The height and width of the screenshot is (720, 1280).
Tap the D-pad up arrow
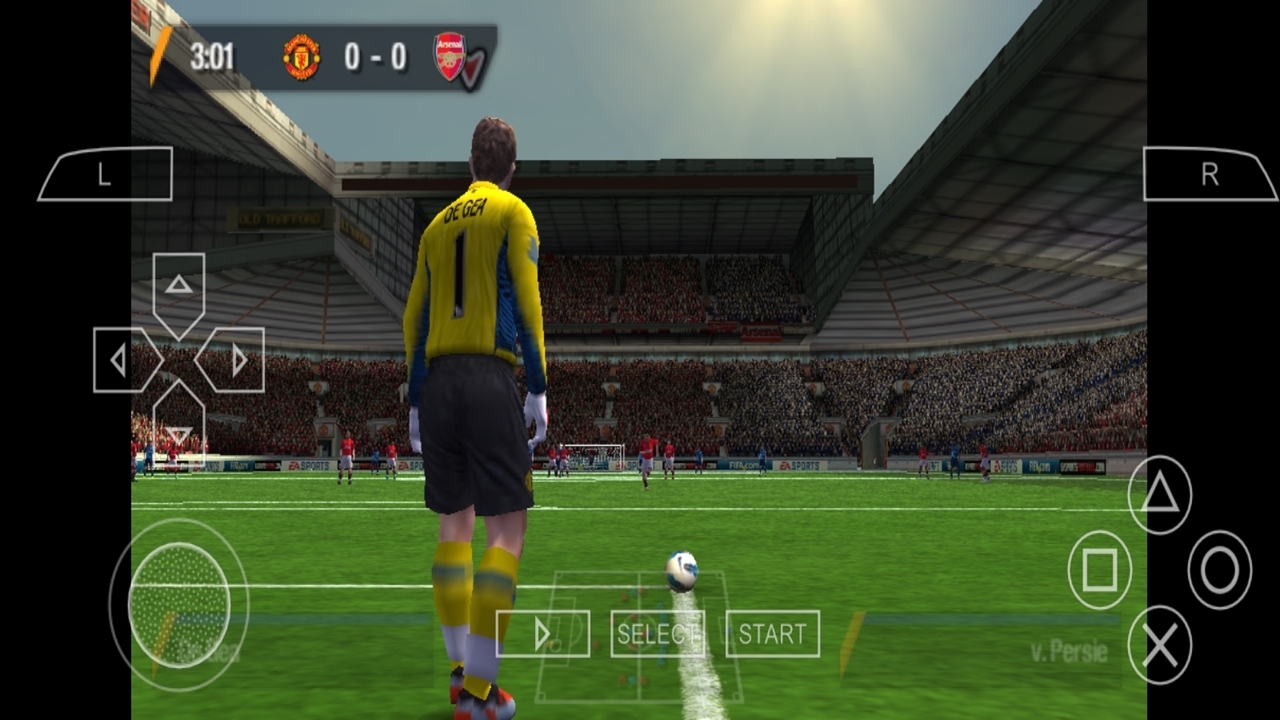pyautogui.click(x=179, y=287)
